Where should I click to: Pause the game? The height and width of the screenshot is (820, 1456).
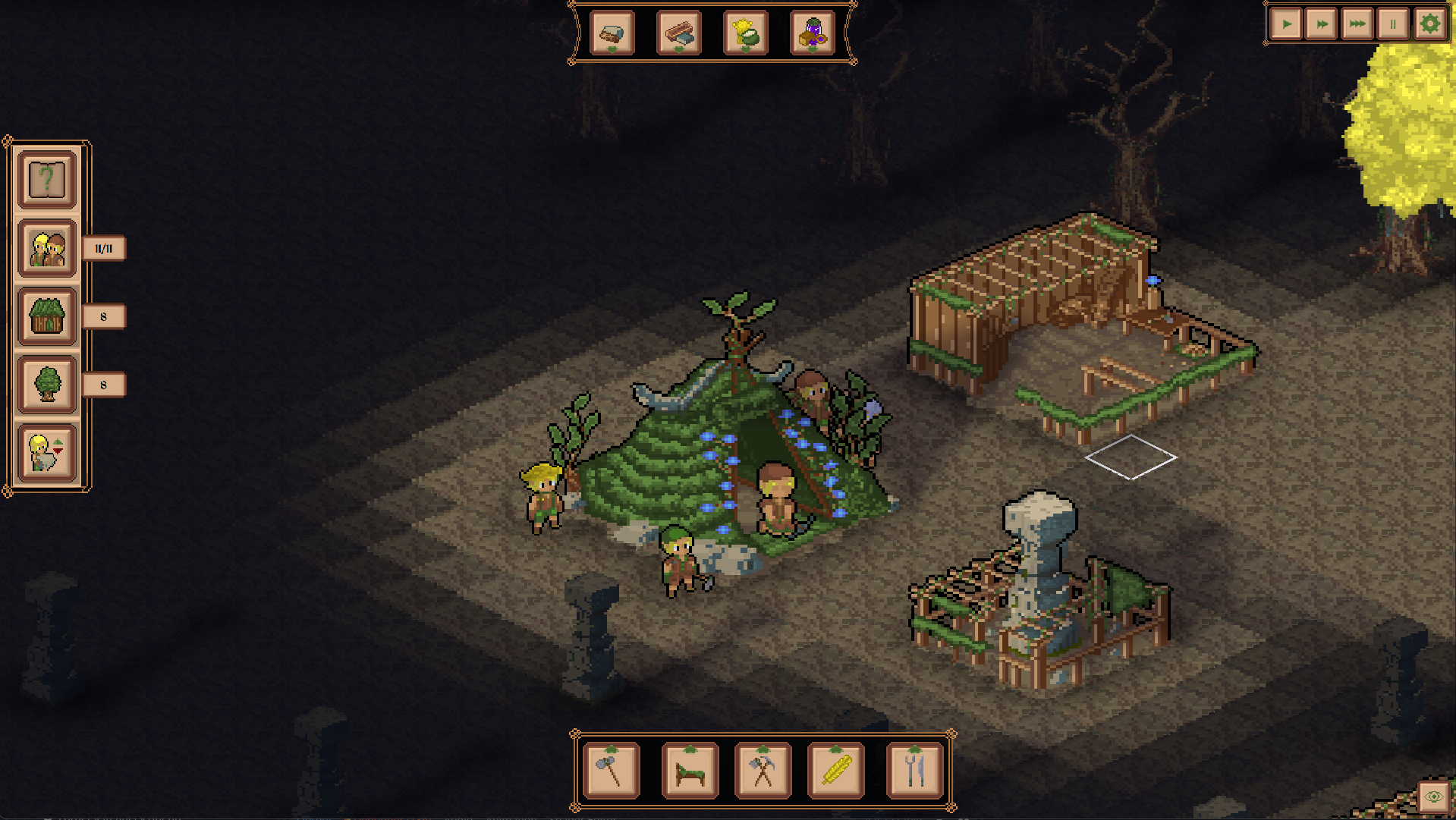(x=1393, y=24)
